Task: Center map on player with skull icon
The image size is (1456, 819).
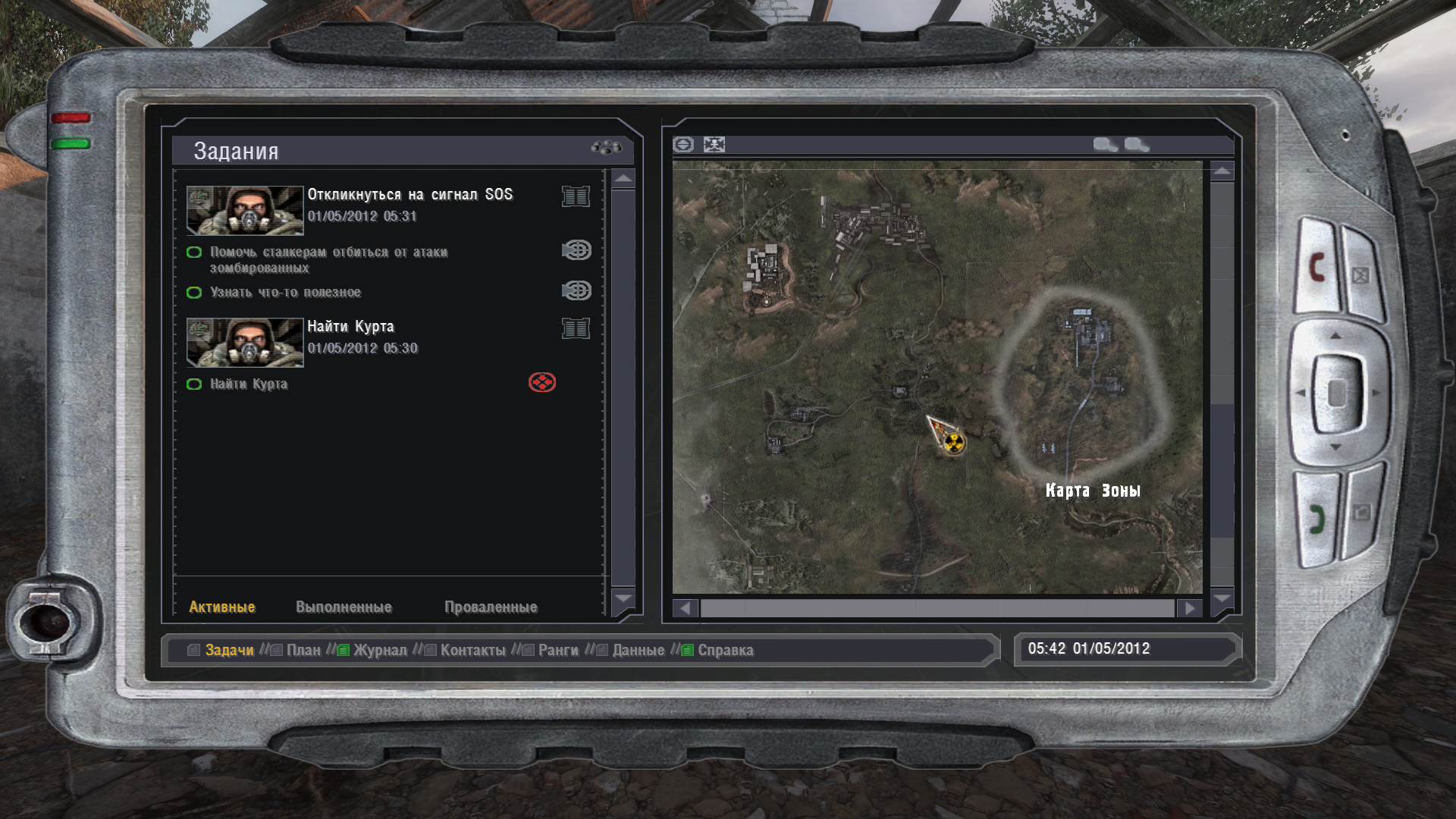Action: 714,144
